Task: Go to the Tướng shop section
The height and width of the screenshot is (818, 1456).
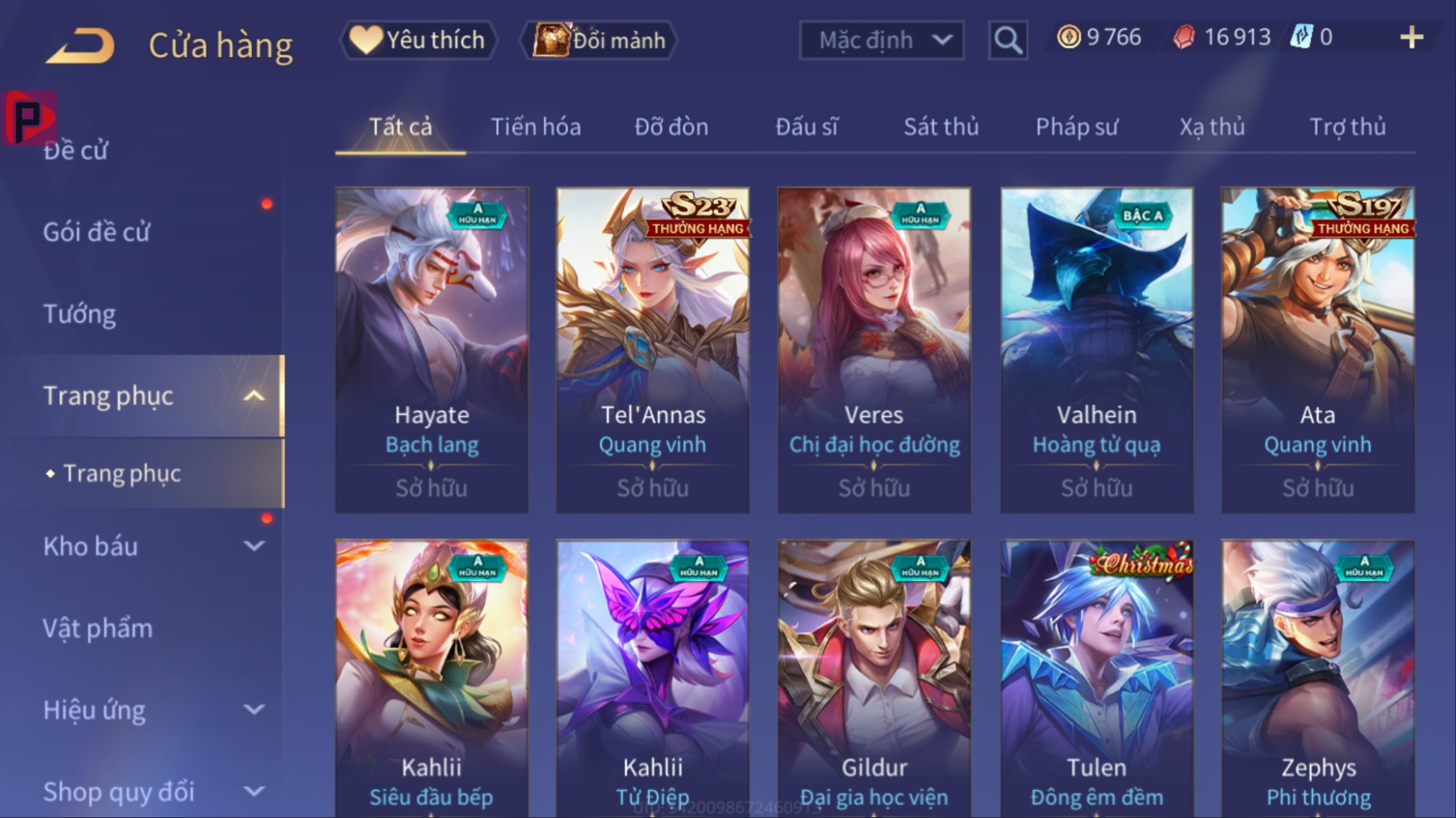Action: [80, 315]
